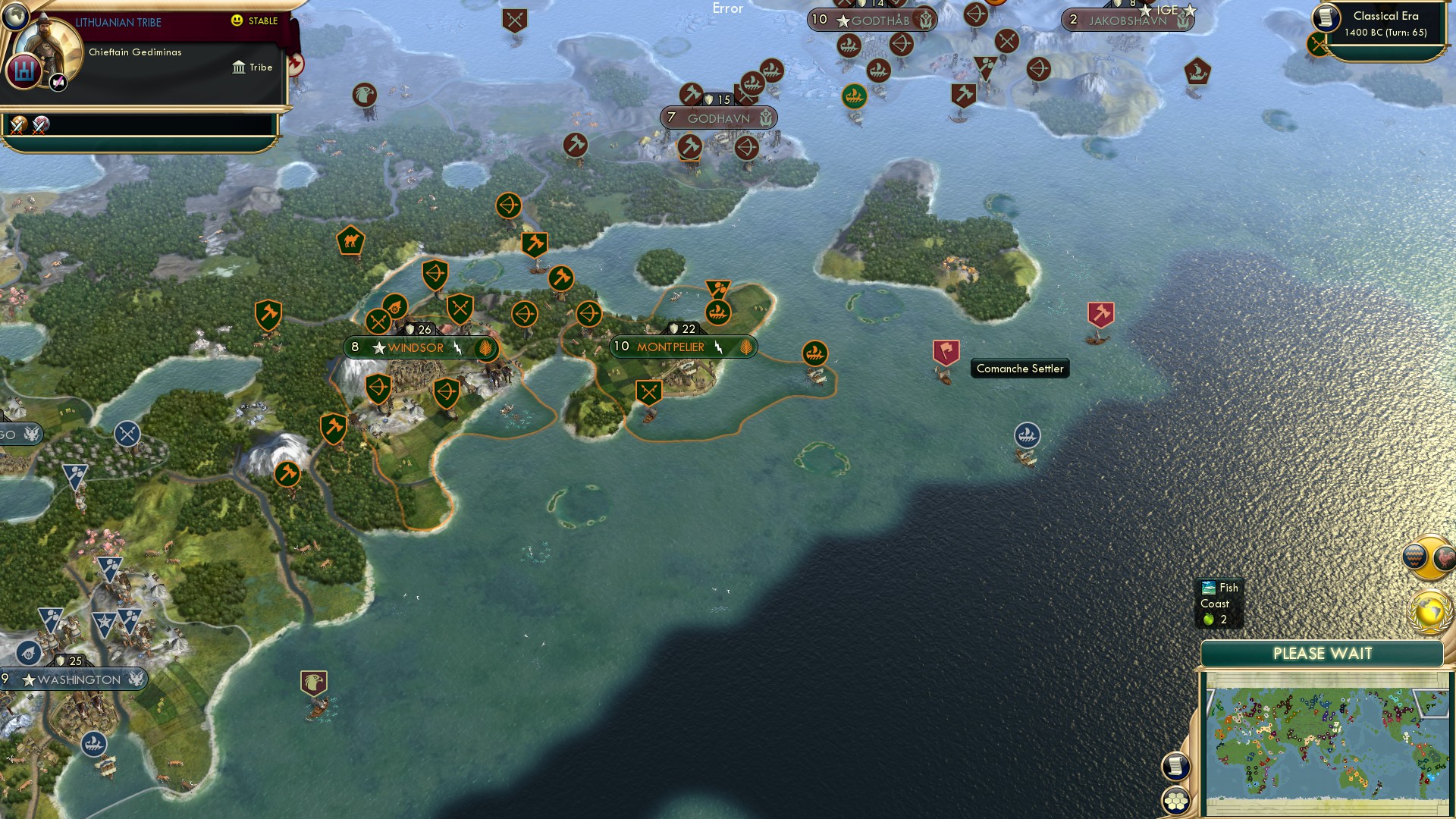The height and width of the screenshot is (819, 1456).
Task: Select an archer unit flag near Windsor
Action: (434, 275)
